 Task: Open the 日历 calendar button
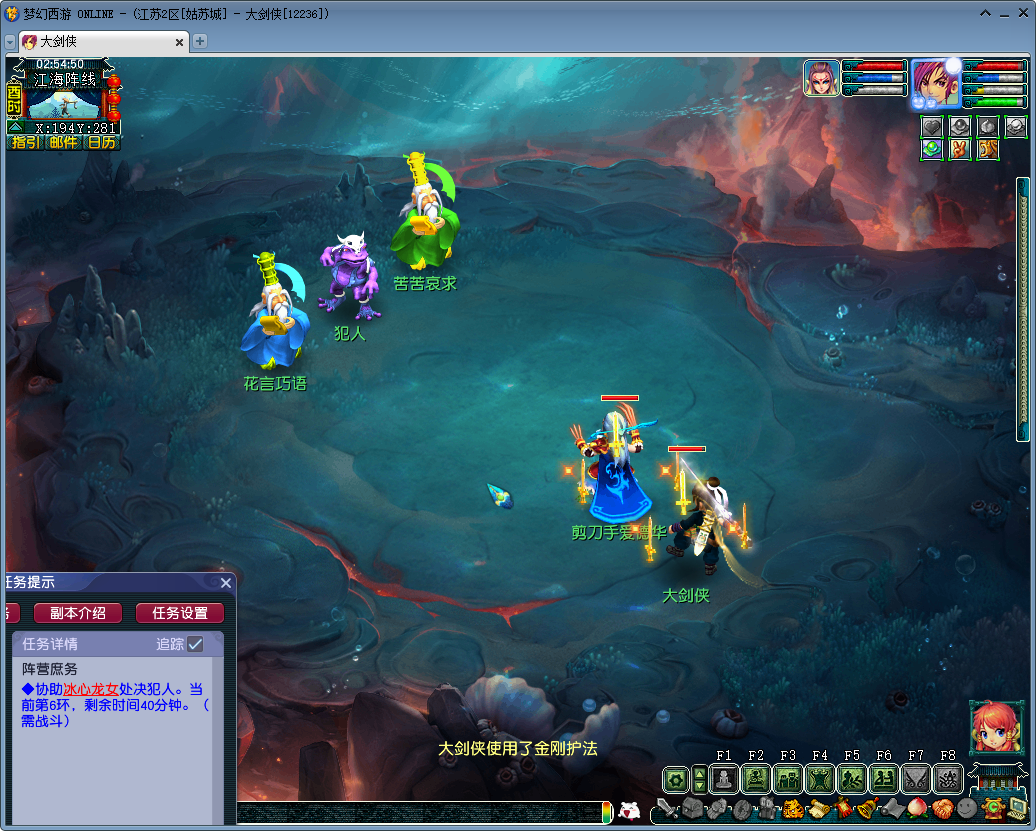(x=101, y=142)
